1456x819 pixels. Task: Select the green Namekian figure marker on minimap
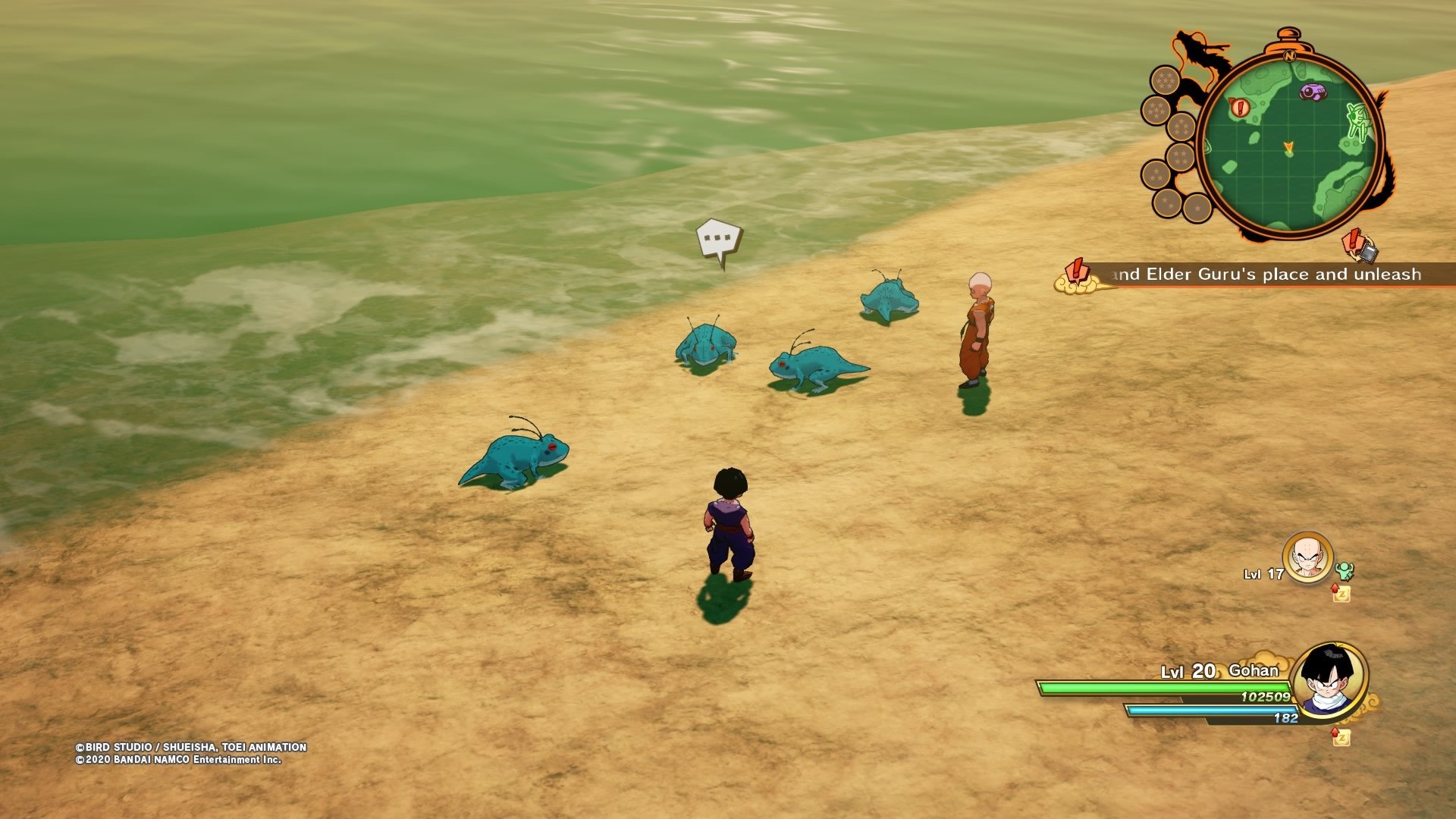[1357, 121]
